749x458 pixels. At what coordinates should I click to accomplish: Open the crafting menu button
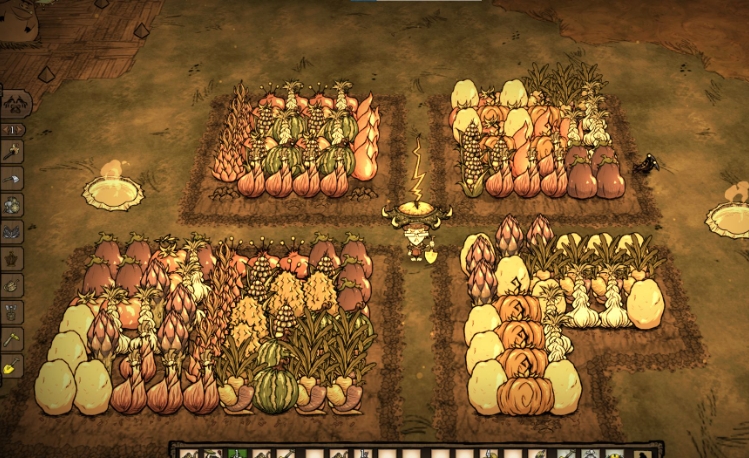[15, 103]
